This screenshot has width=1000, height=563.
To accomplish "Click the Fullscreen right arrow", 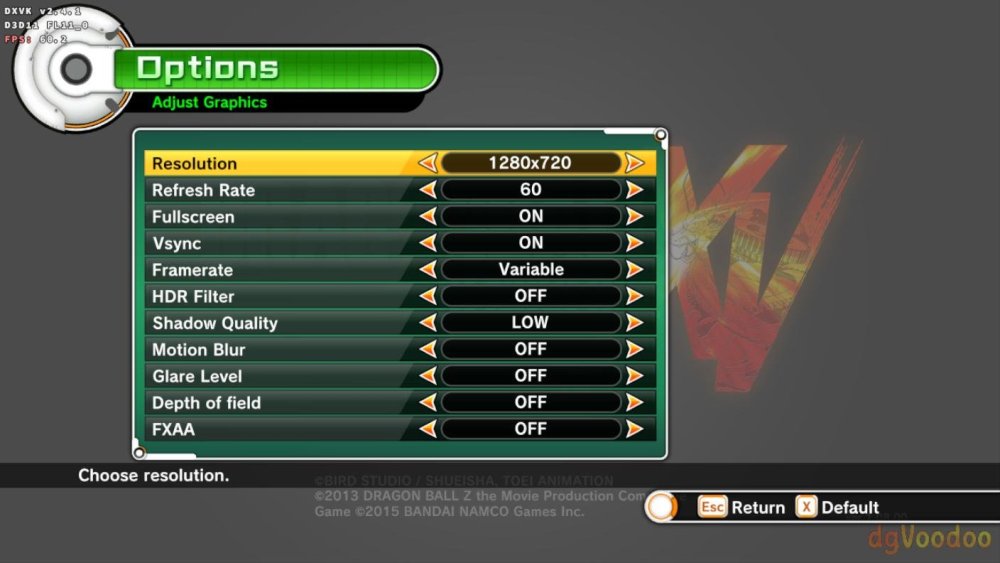I will coord(634,217).
